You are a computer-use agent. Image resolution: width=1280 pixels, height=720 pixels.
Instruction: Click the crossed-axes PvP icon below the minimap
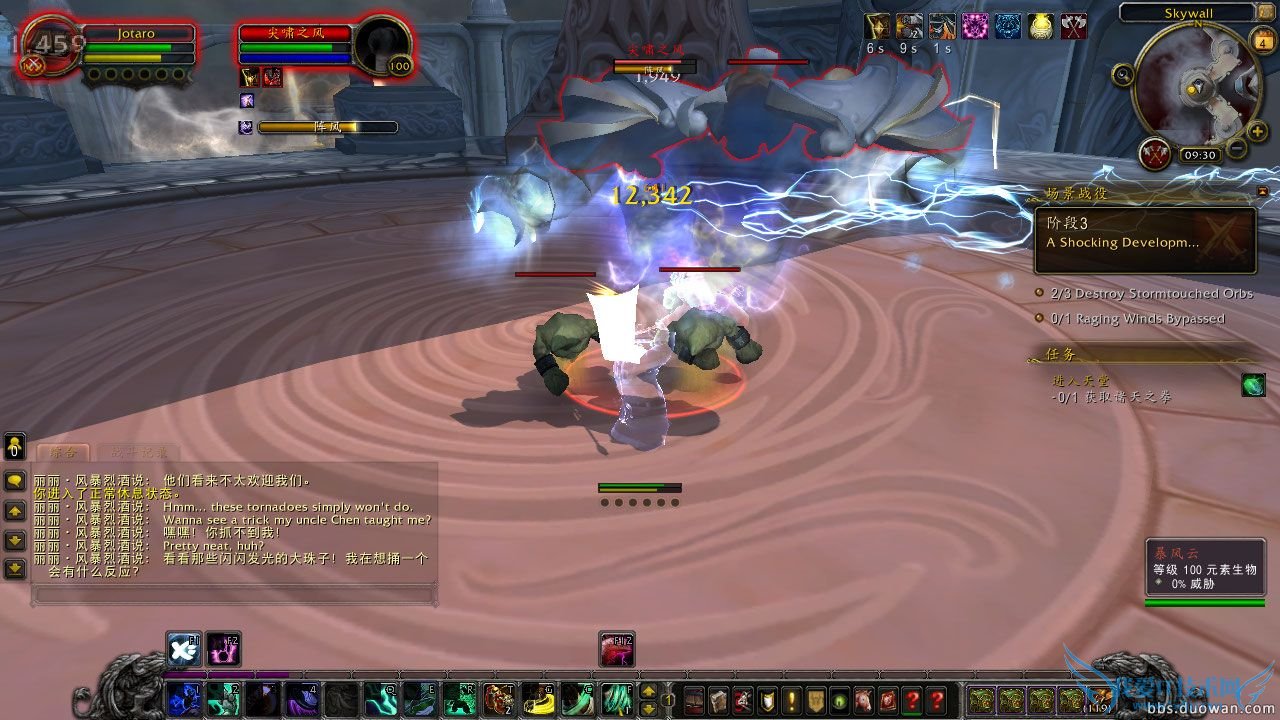[x=1154, y=155]
